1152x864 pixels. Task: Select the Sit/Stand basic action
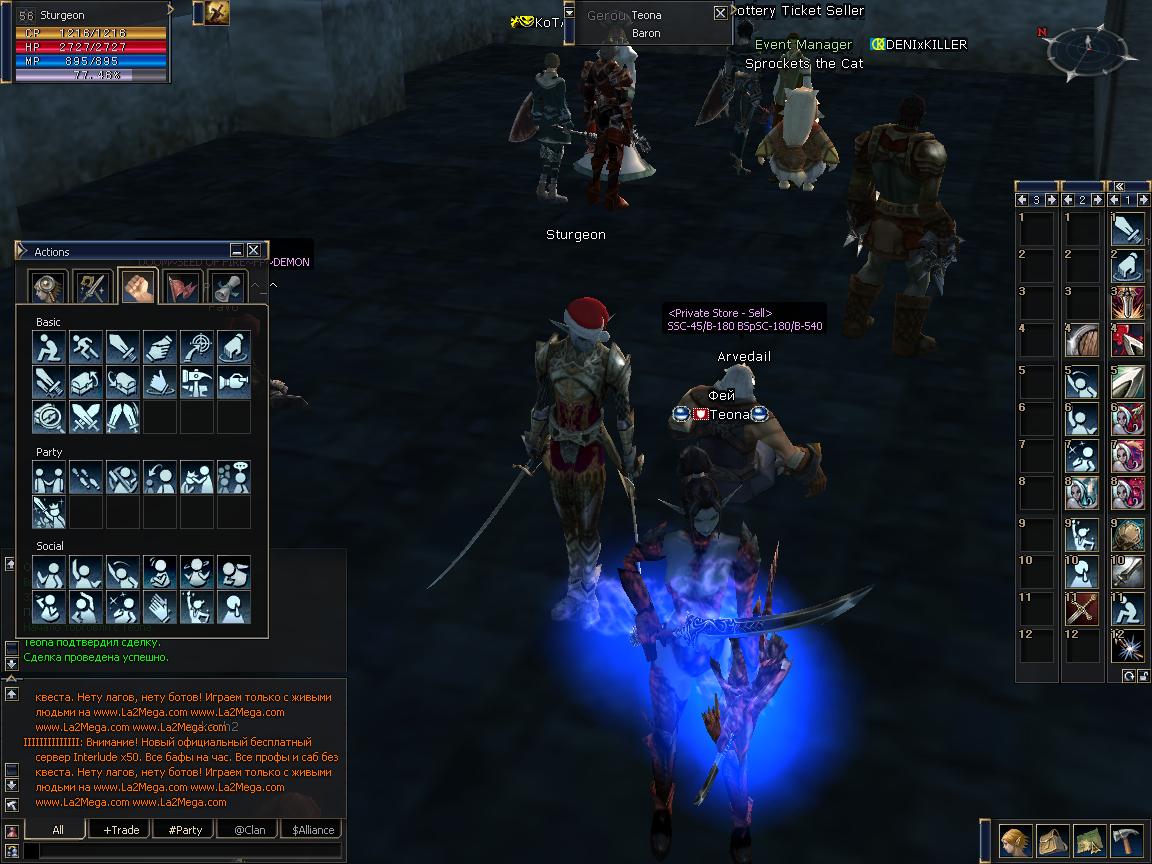tap(48, 347)
